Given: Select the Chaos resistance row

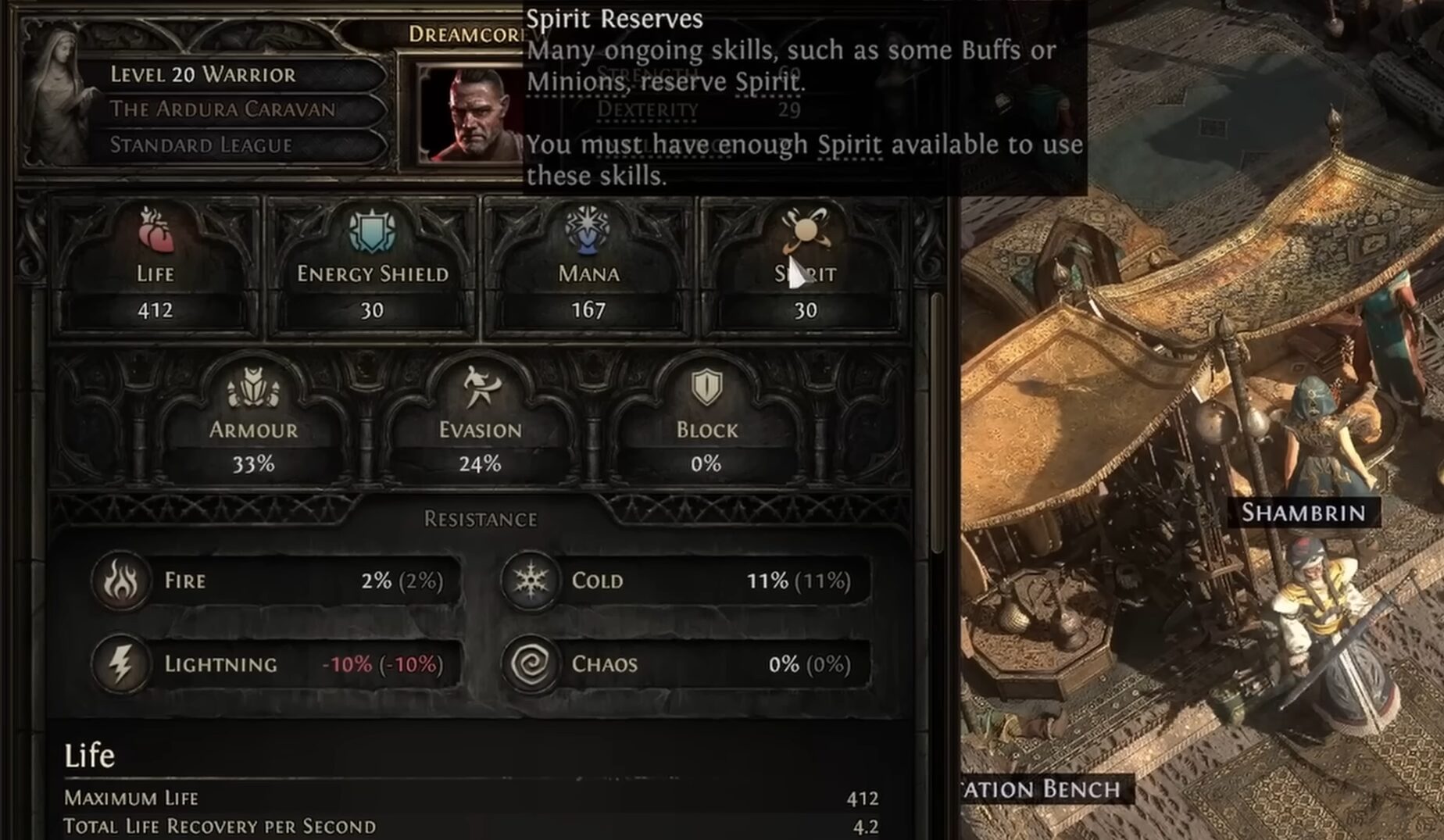Looking at the screenshot, I should [688, 664].
